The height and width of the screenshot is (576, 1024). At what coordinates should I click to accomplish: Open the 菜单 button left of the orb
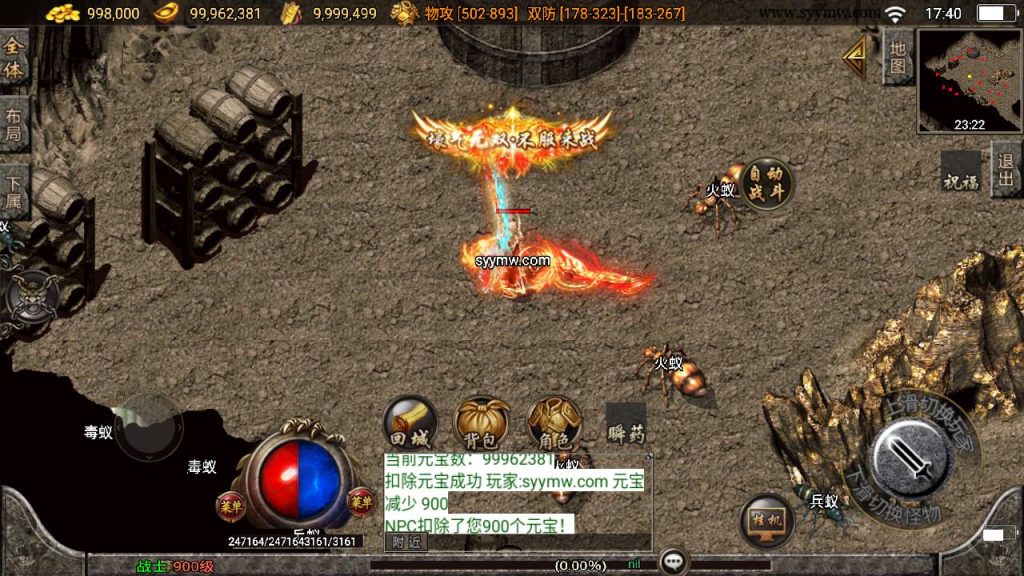point(230,503)
